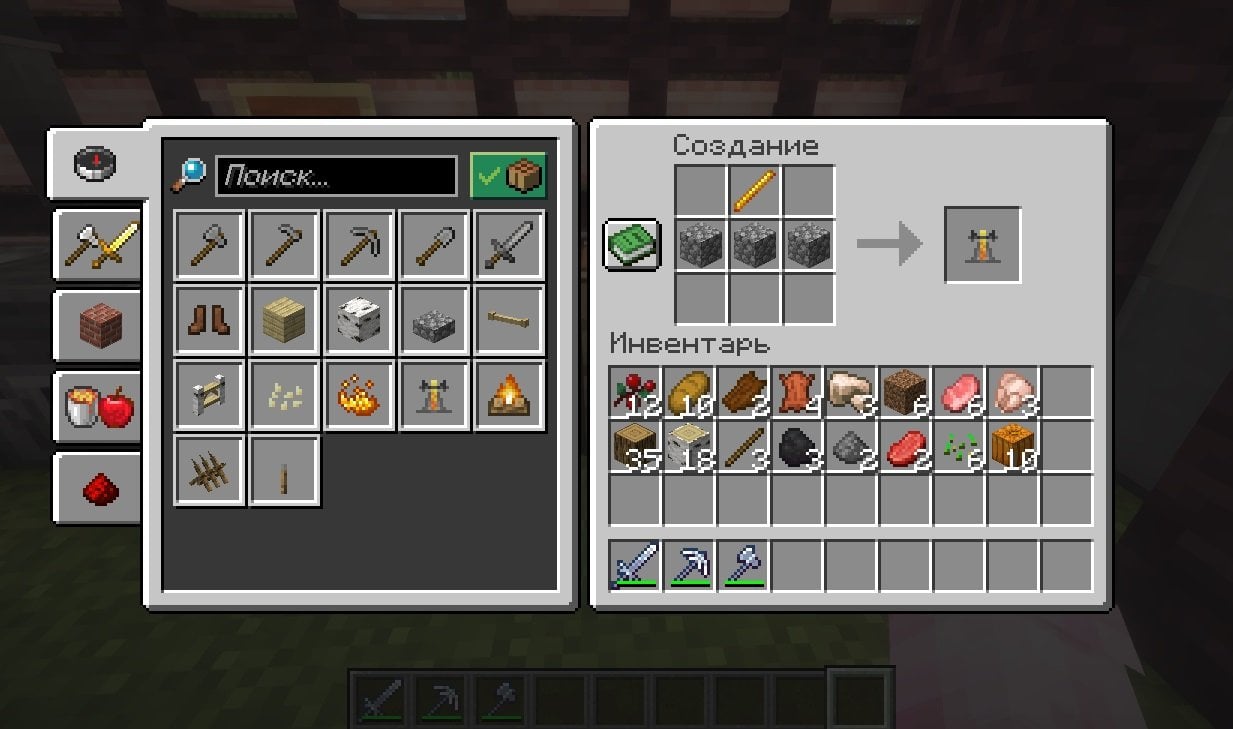
Task: Toggle the craftable-only recipe filter
Action: [x=508, y=177]
